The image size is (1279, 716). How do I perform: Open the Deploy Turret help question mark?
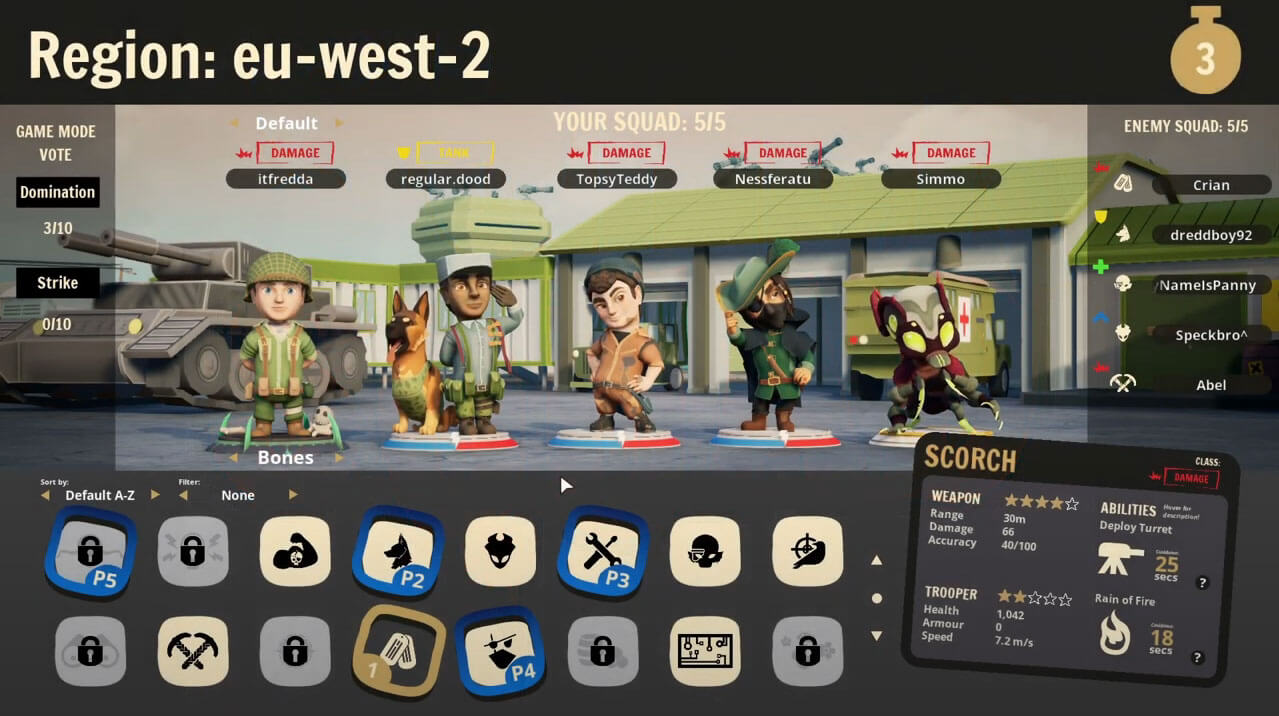tap(1202, 583)
